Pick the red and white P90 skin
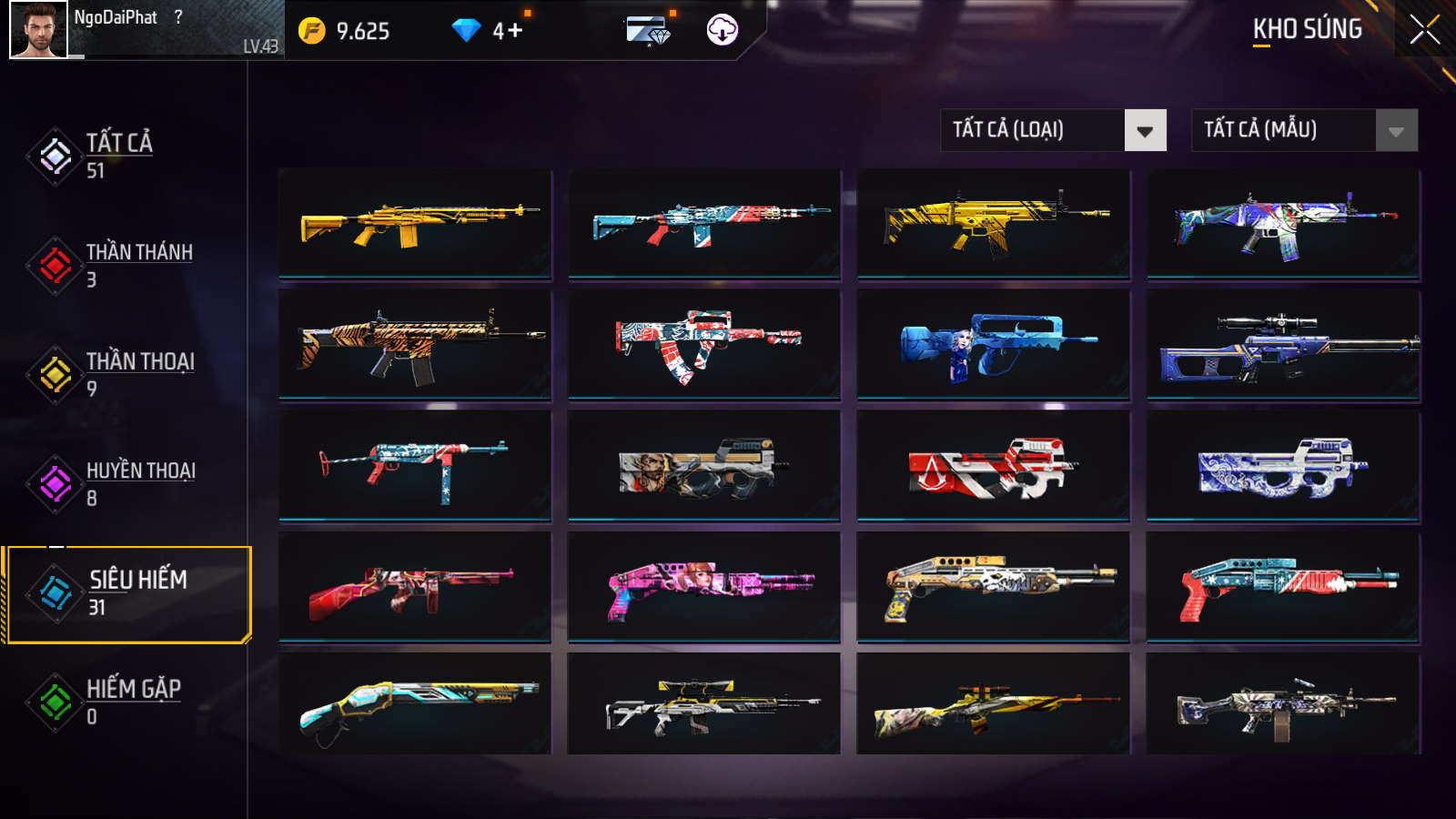Viewport: 1456px width, 819px height. (x=993, y=466)
